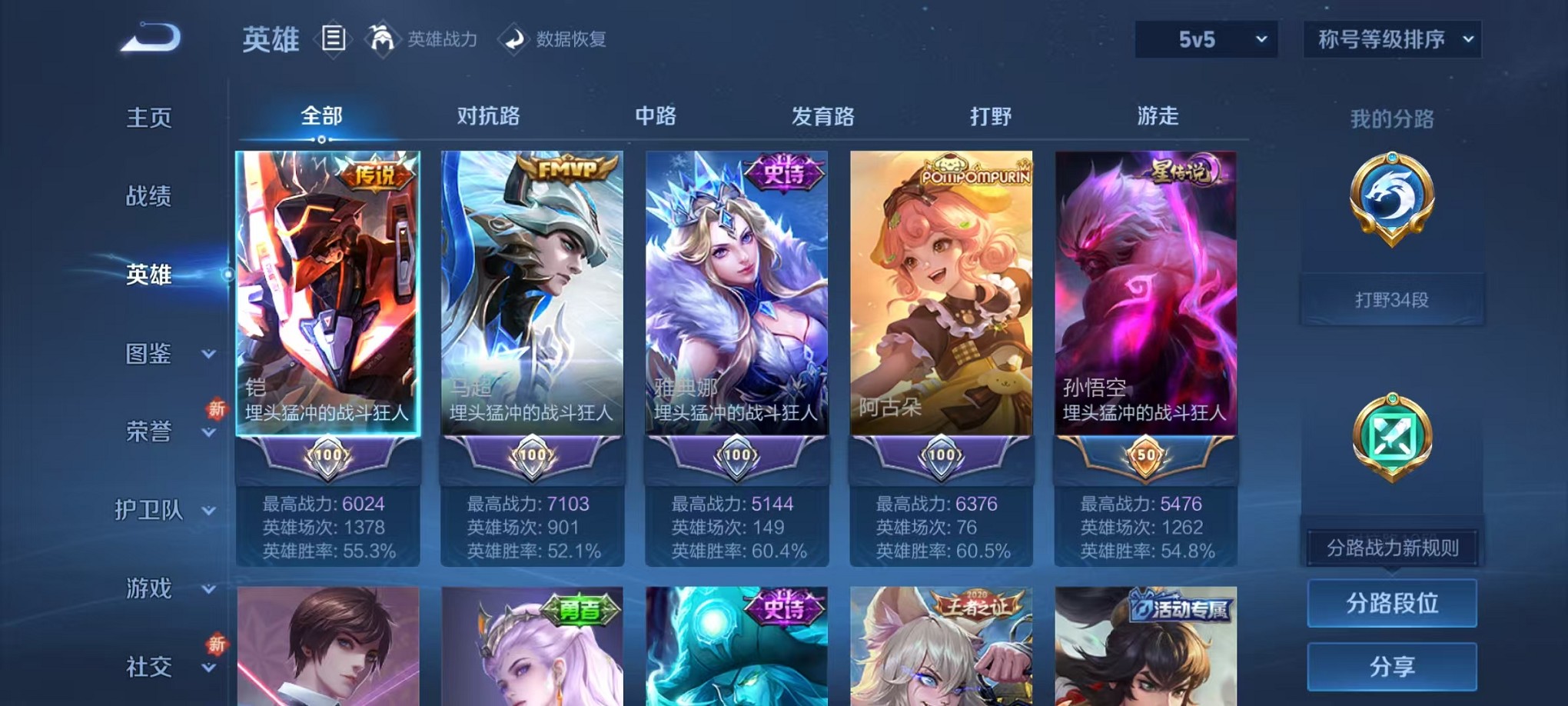The image size is (1568, 706).
Task: Click the 数据恢复 restore icon
Action: [516, 40]
